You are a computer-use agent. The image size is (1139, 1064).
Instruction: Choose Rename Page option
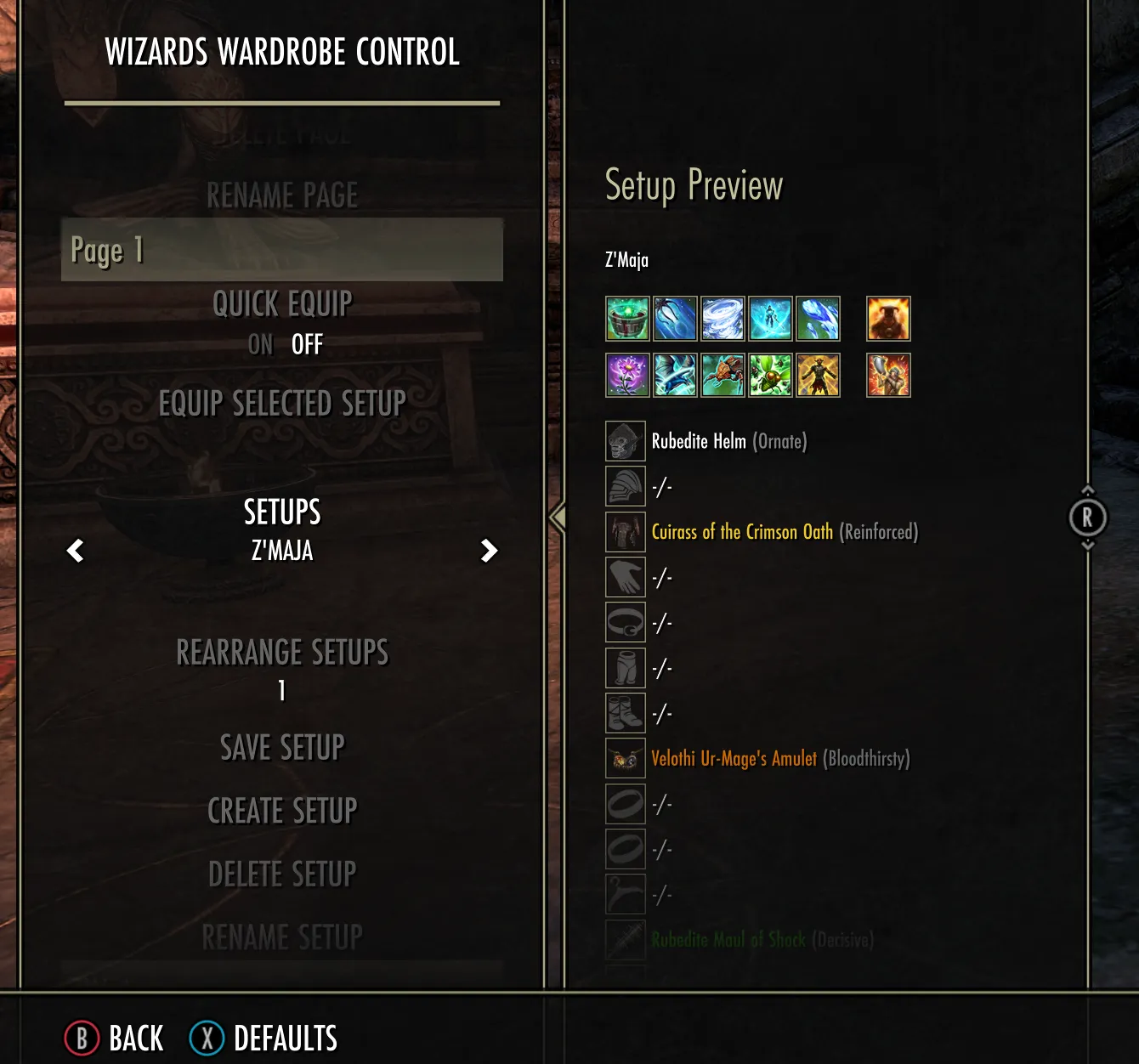click(x=282, y=195)
